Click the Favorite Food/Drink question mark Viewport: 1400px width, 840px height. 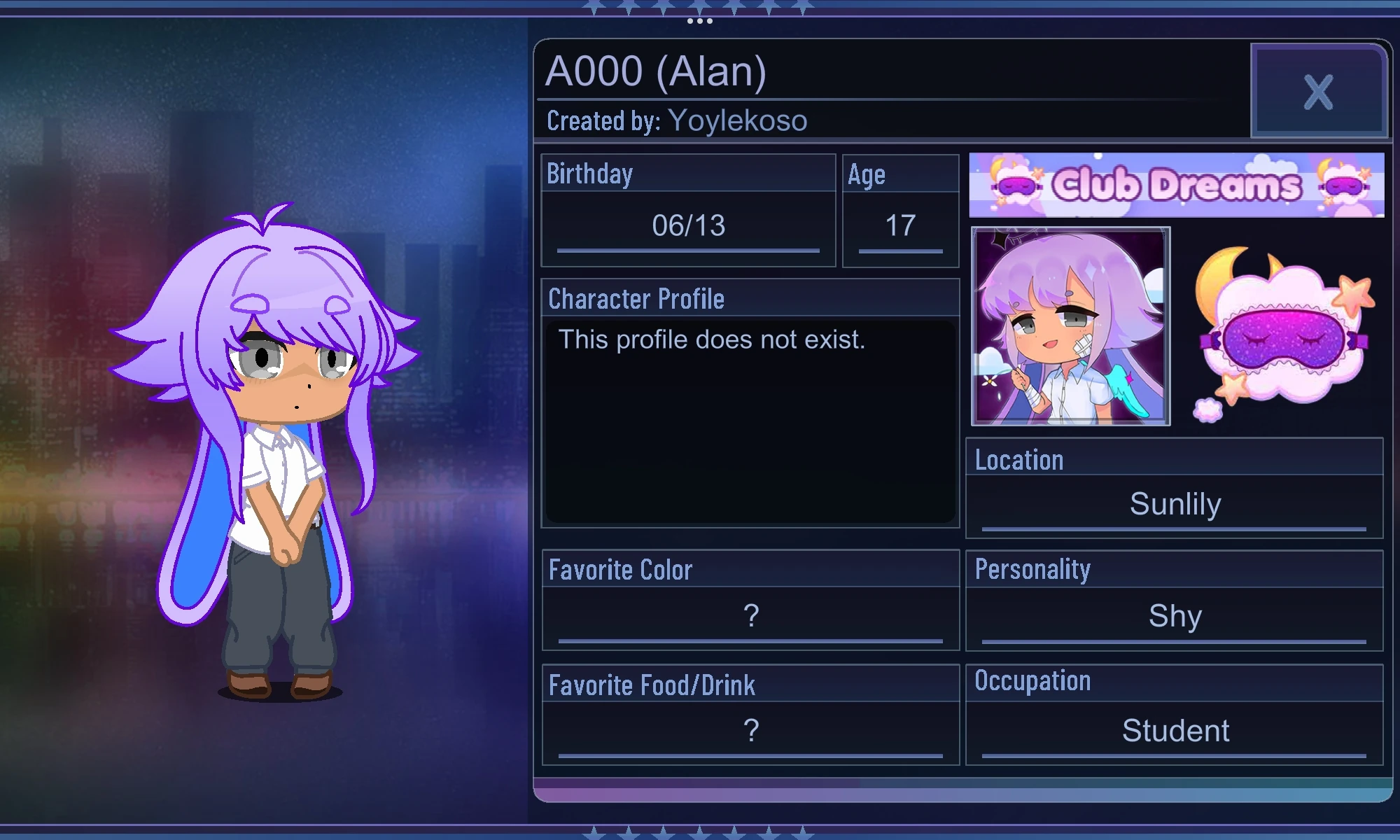tap(750, 729)
